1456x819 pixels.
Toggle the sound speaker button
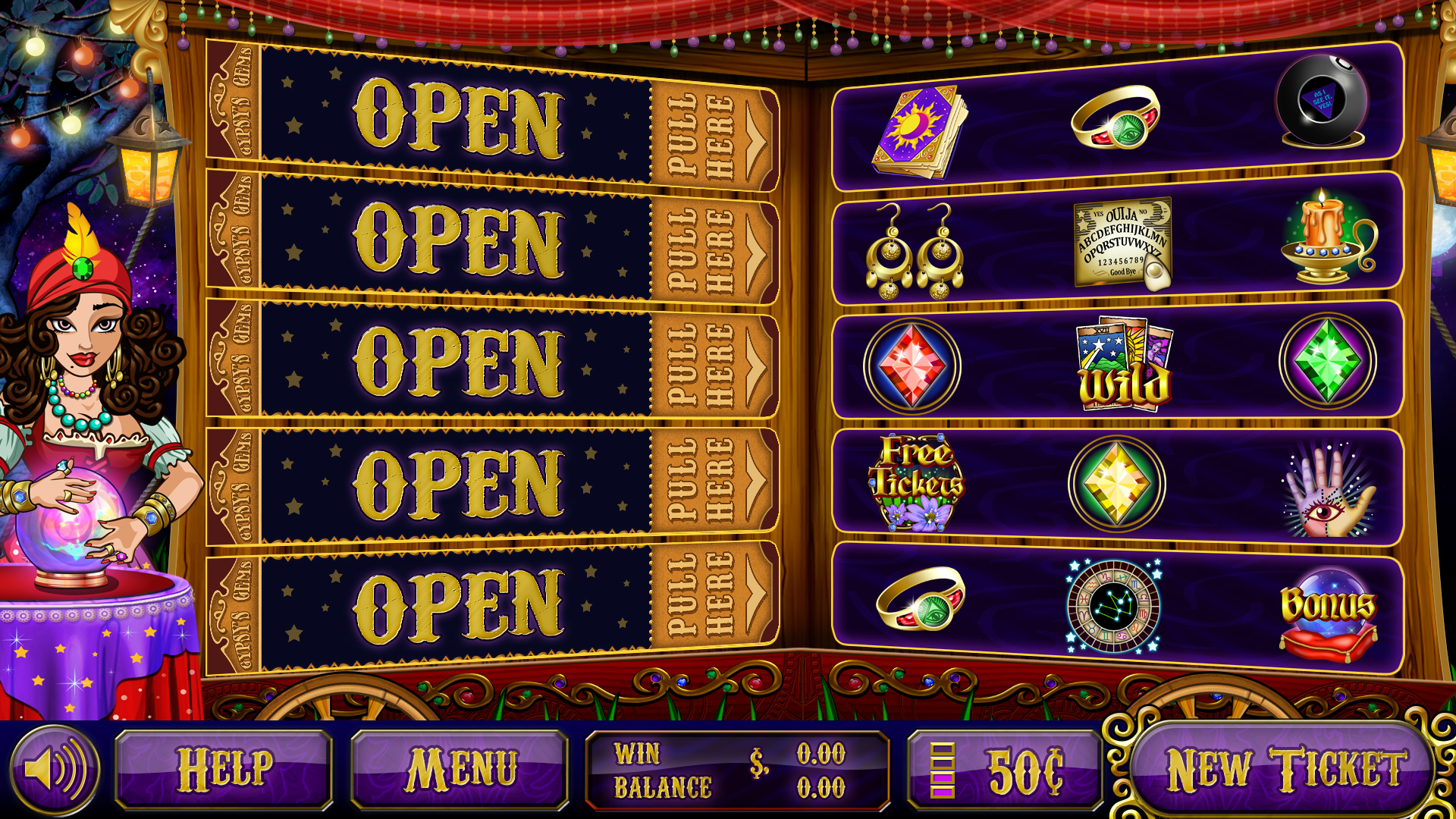click(x=54, y=770)
